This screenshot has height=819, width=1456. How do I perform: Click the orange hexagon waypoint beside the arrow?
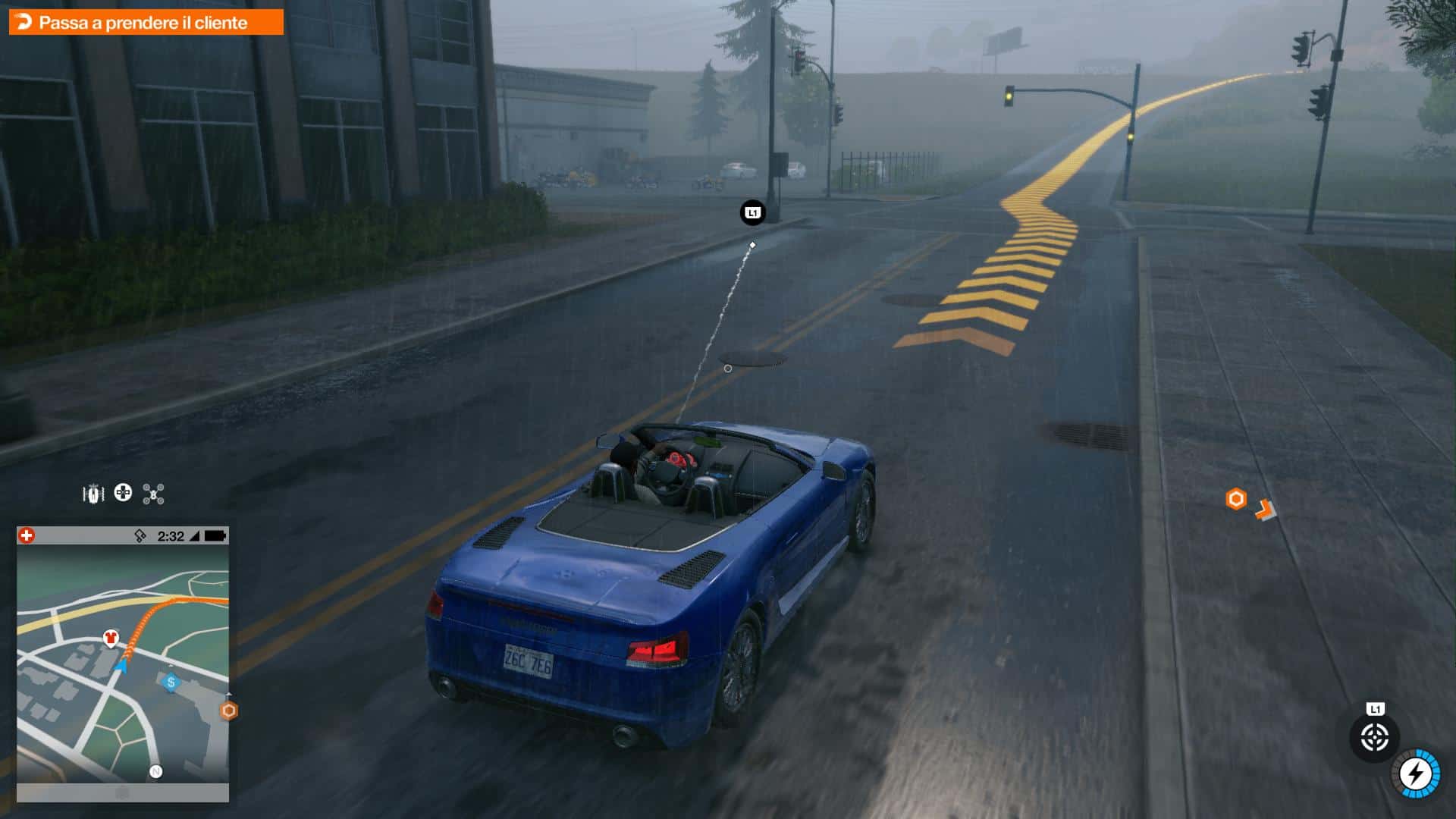[1236, 499]
